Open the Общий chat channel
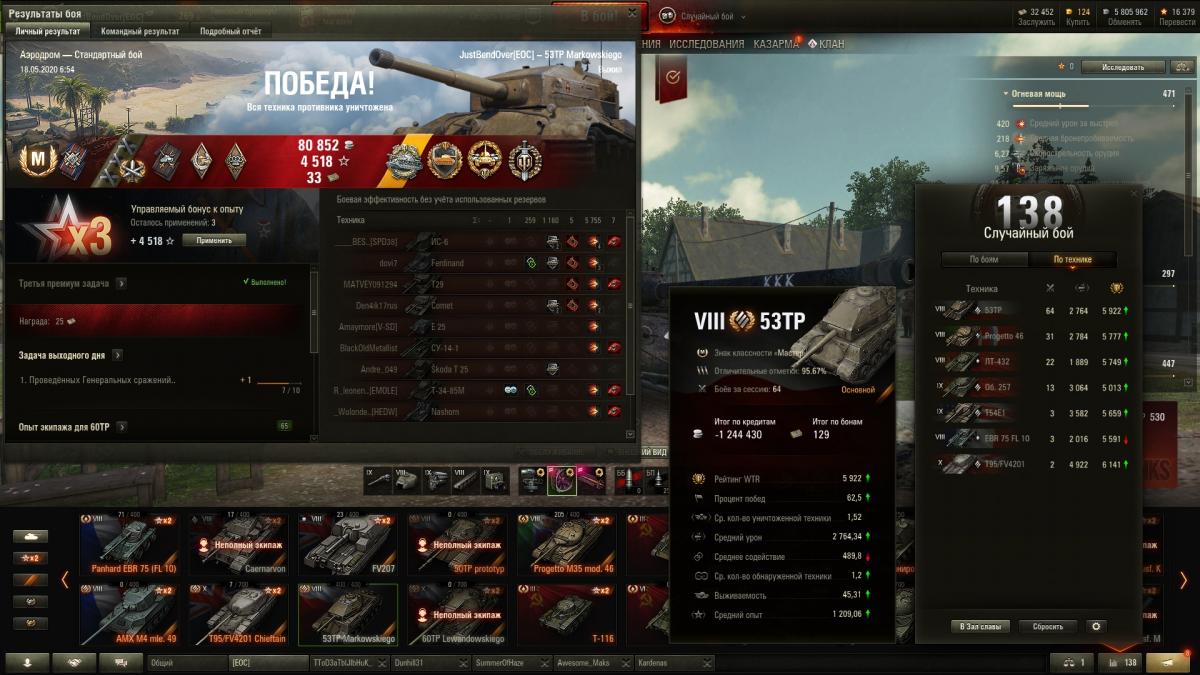The height and width of the screenshot is (675, 1200). 186,662
